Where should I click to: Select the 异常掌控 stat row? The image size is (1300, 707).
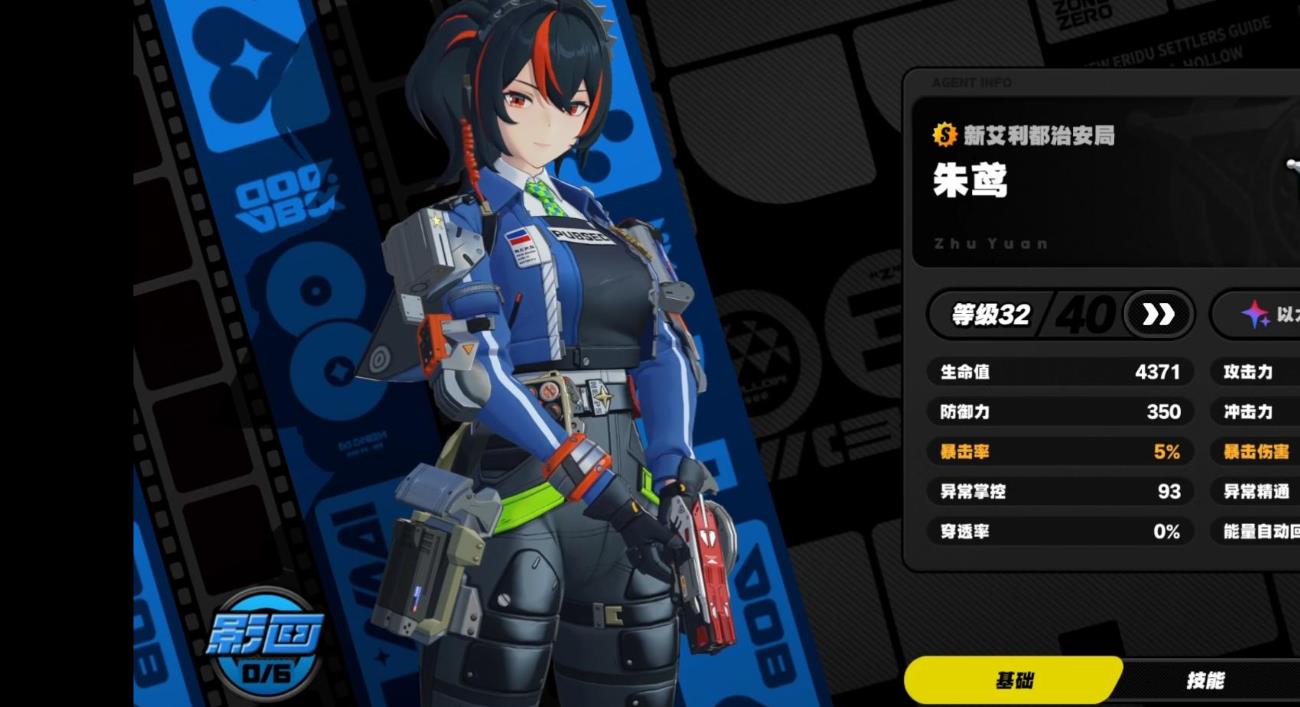[x=1060, y=492]
